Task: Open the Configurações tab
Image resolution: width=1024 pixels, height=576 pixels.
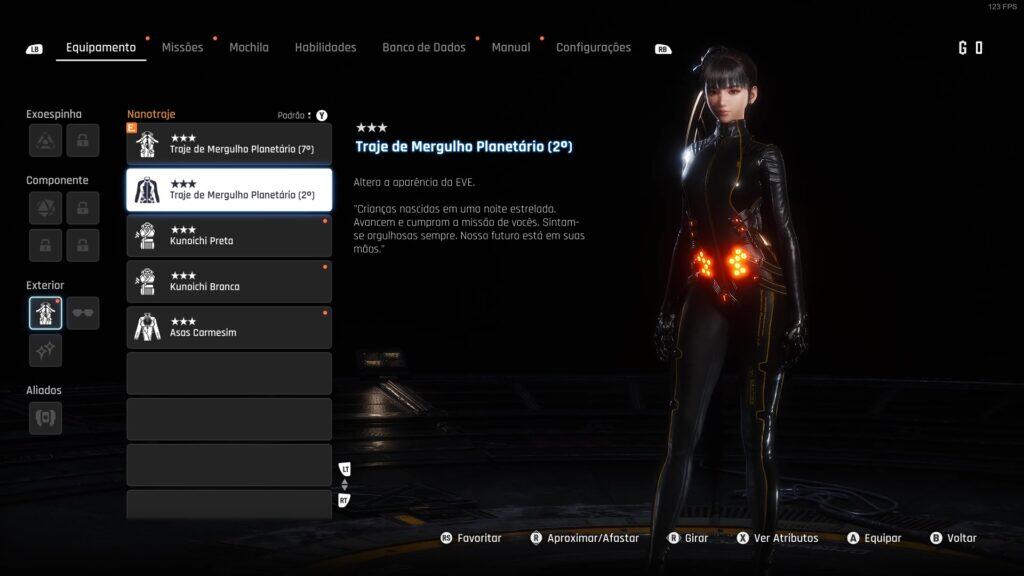Action: tap(593, 47)
